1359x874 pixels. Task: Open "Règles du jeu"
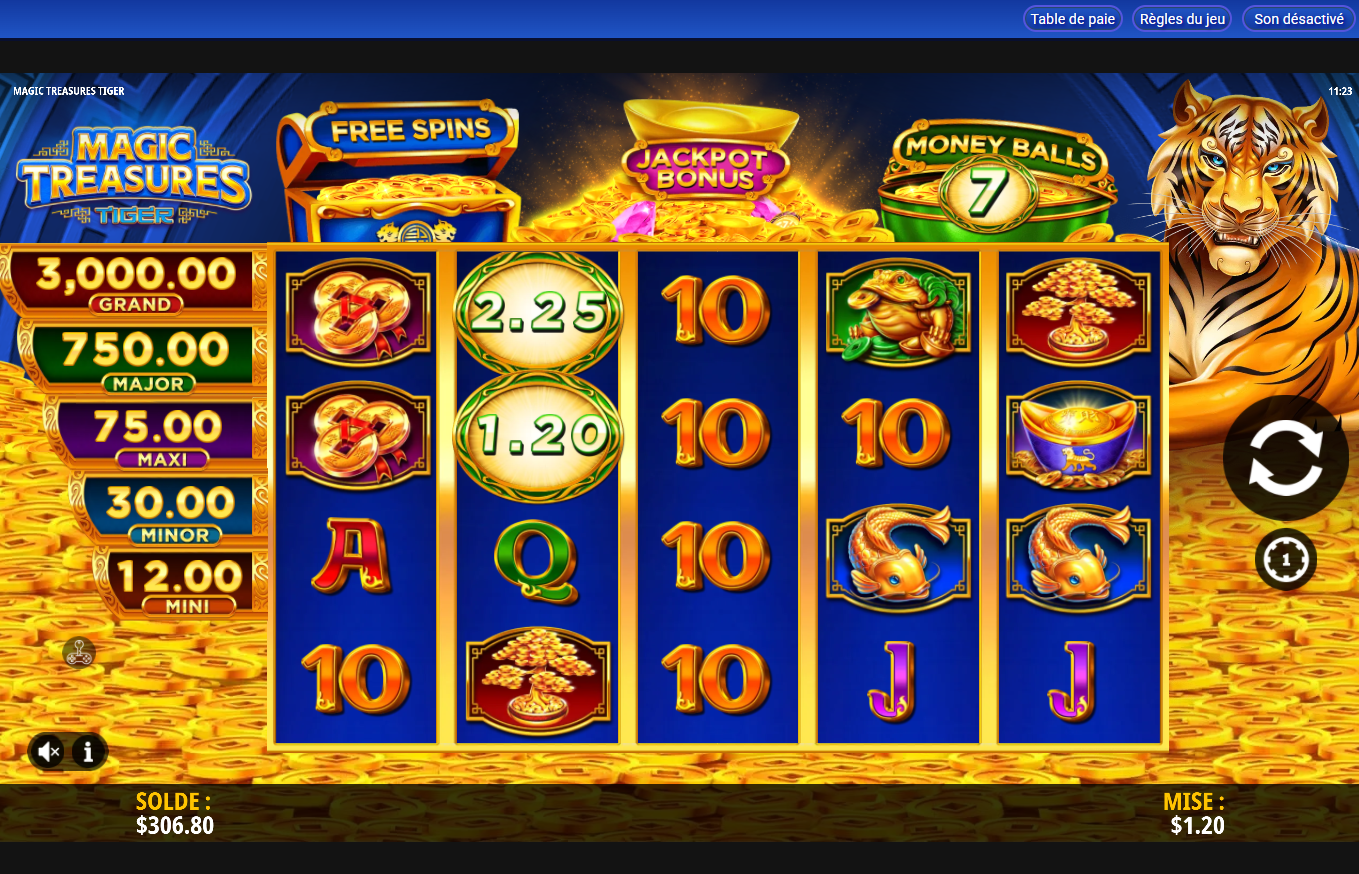(x=1181, y=18)
